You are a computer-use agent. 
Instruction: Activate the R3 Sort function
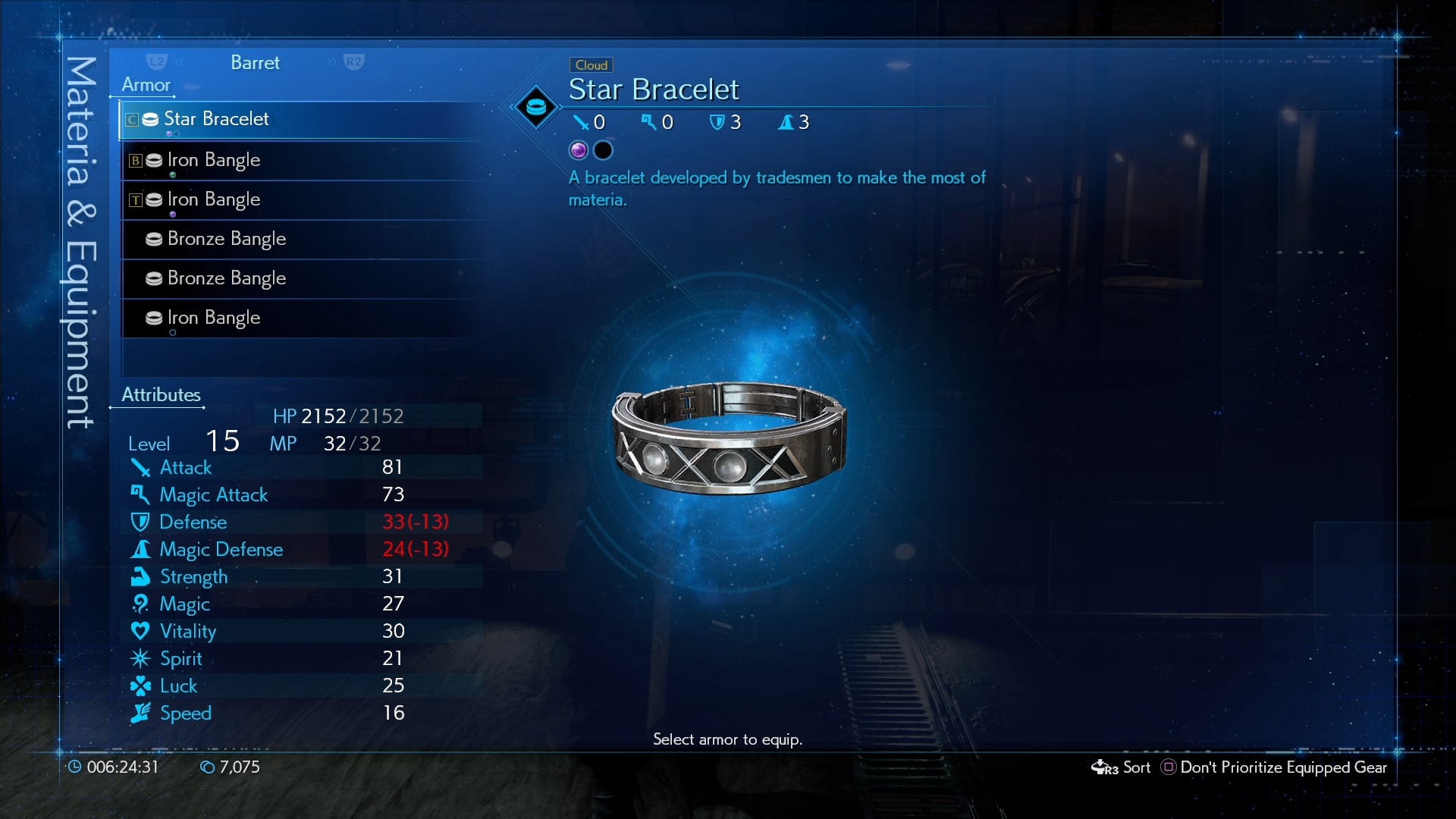(x=1121, y=767)
